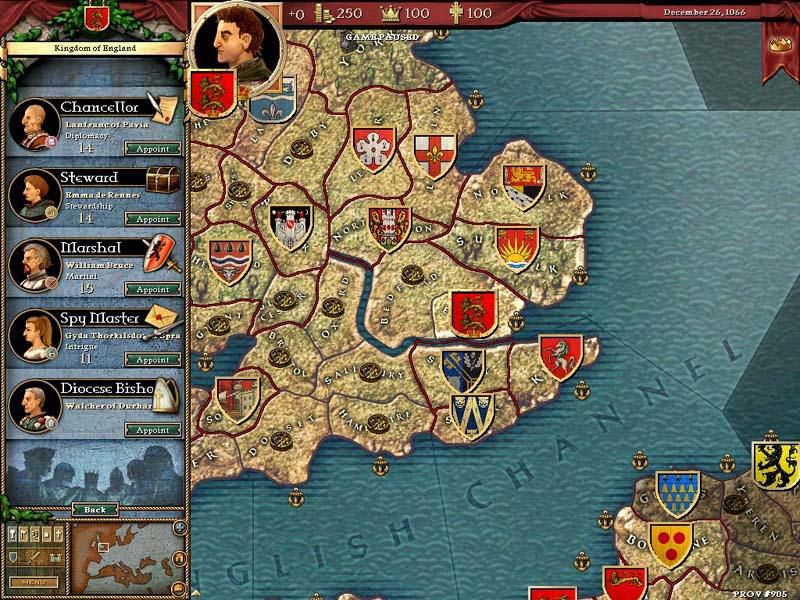800x600 pixels.
Task: Appoint a new Spy Master
Action: tap(153, 359)
